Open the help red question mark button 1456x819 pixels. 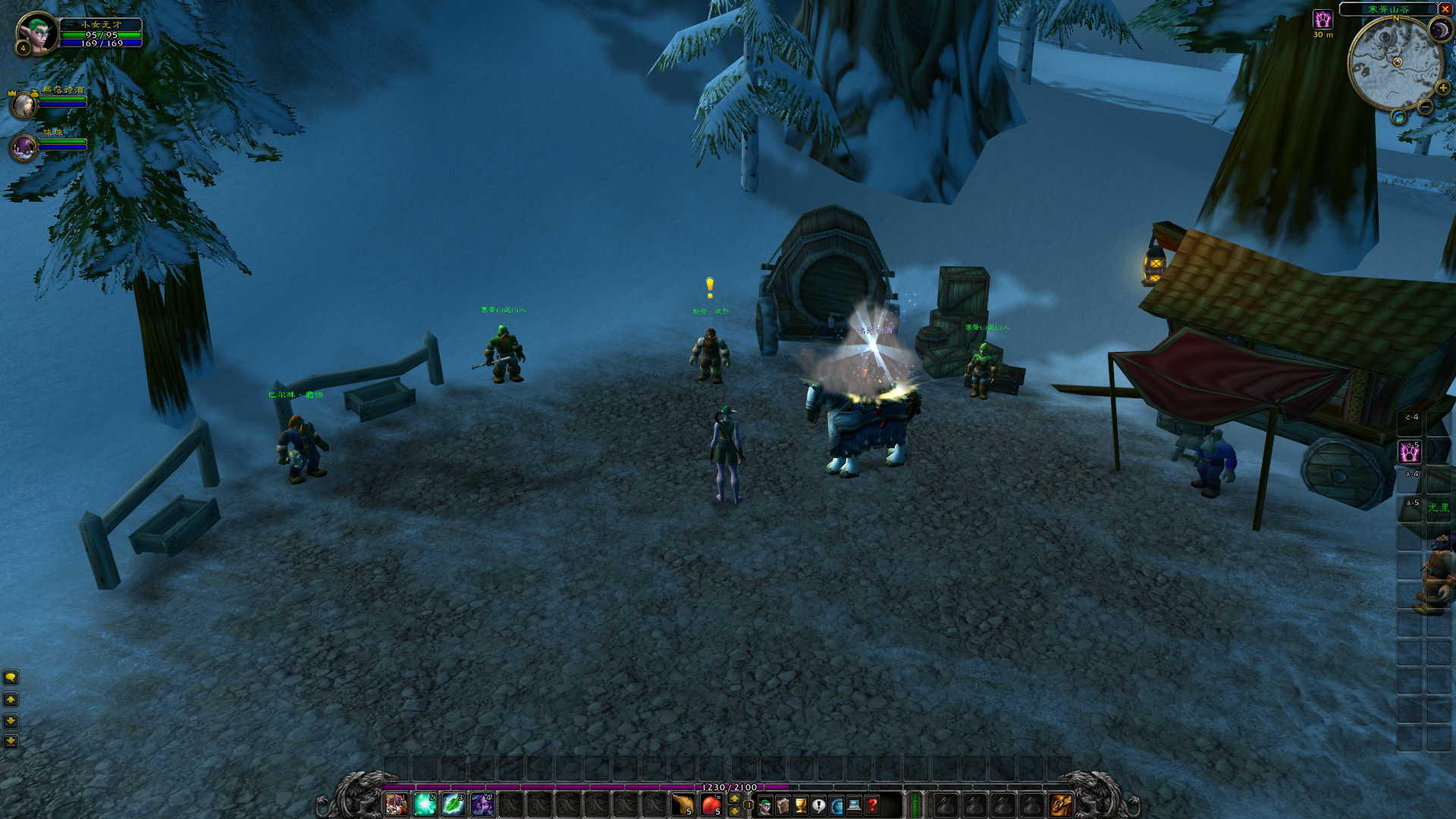pos(872,805)
